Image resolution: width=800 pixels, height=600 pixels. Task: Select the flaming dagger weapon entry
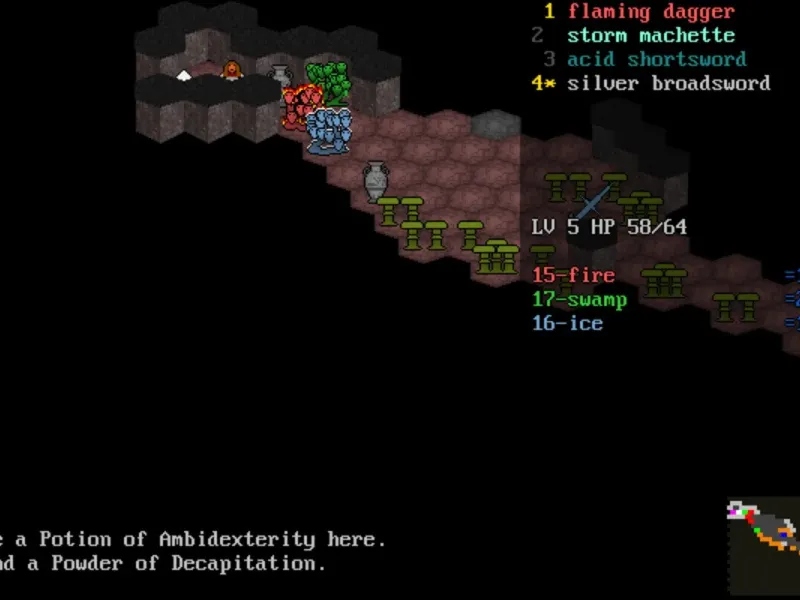[x=650, y=12]
